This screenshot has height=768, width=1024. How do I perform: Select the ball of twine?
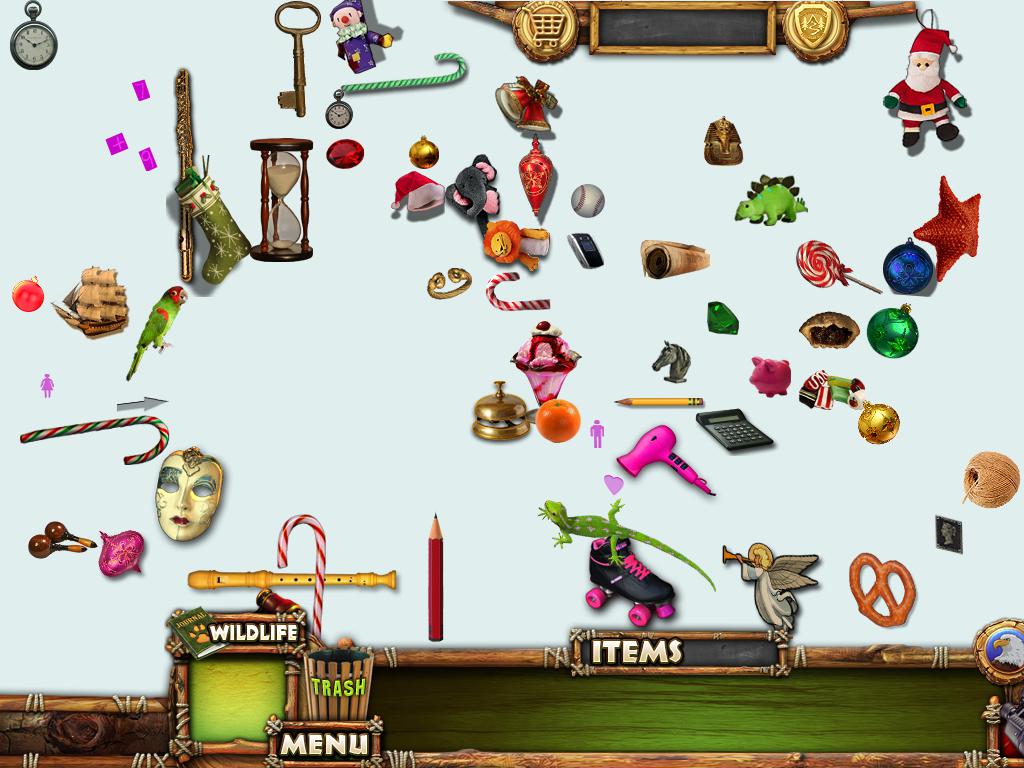[x=990, y=477]
